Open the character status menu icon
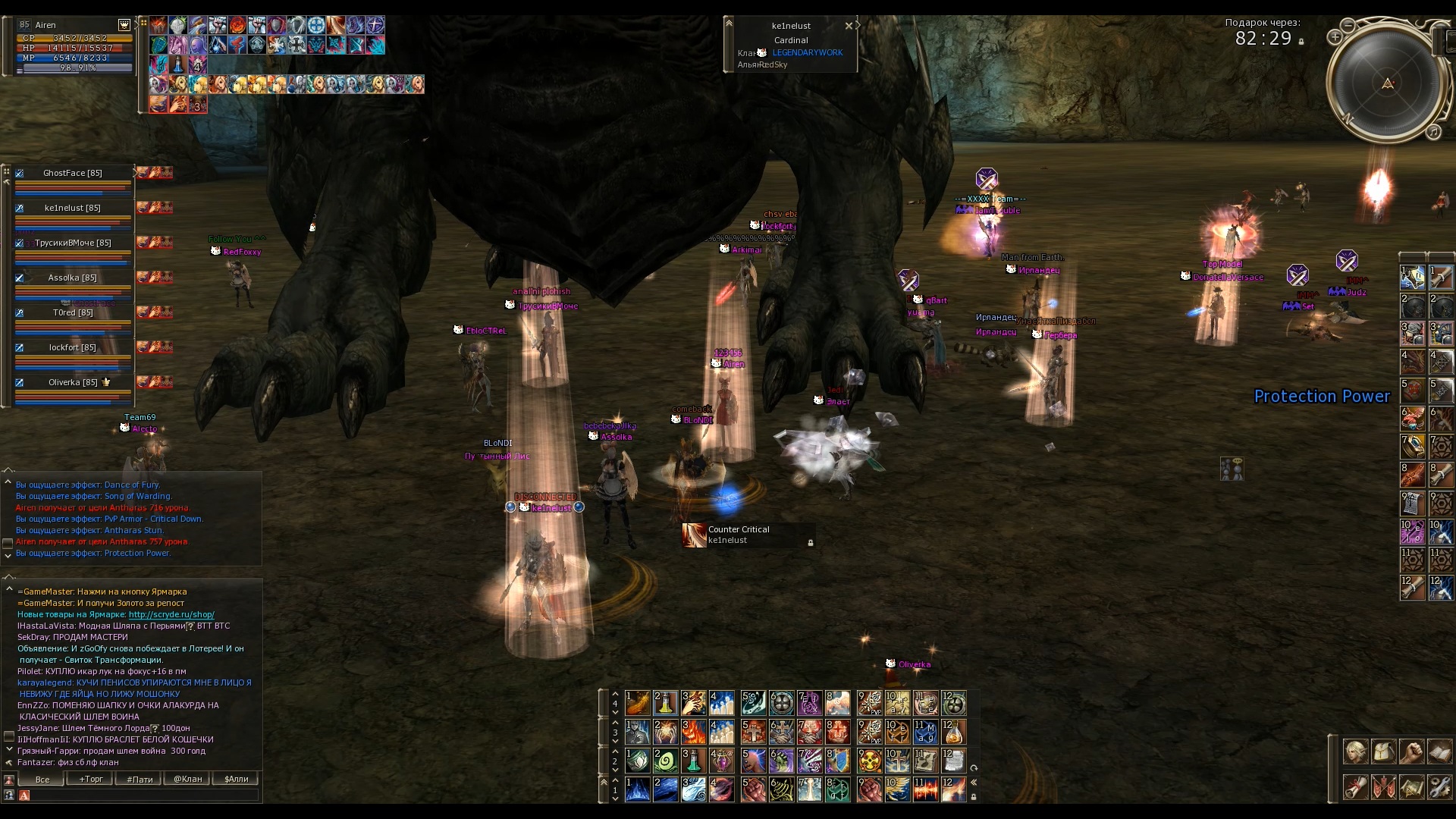This screenshot has width=1456, height=819. point(1355,752)
